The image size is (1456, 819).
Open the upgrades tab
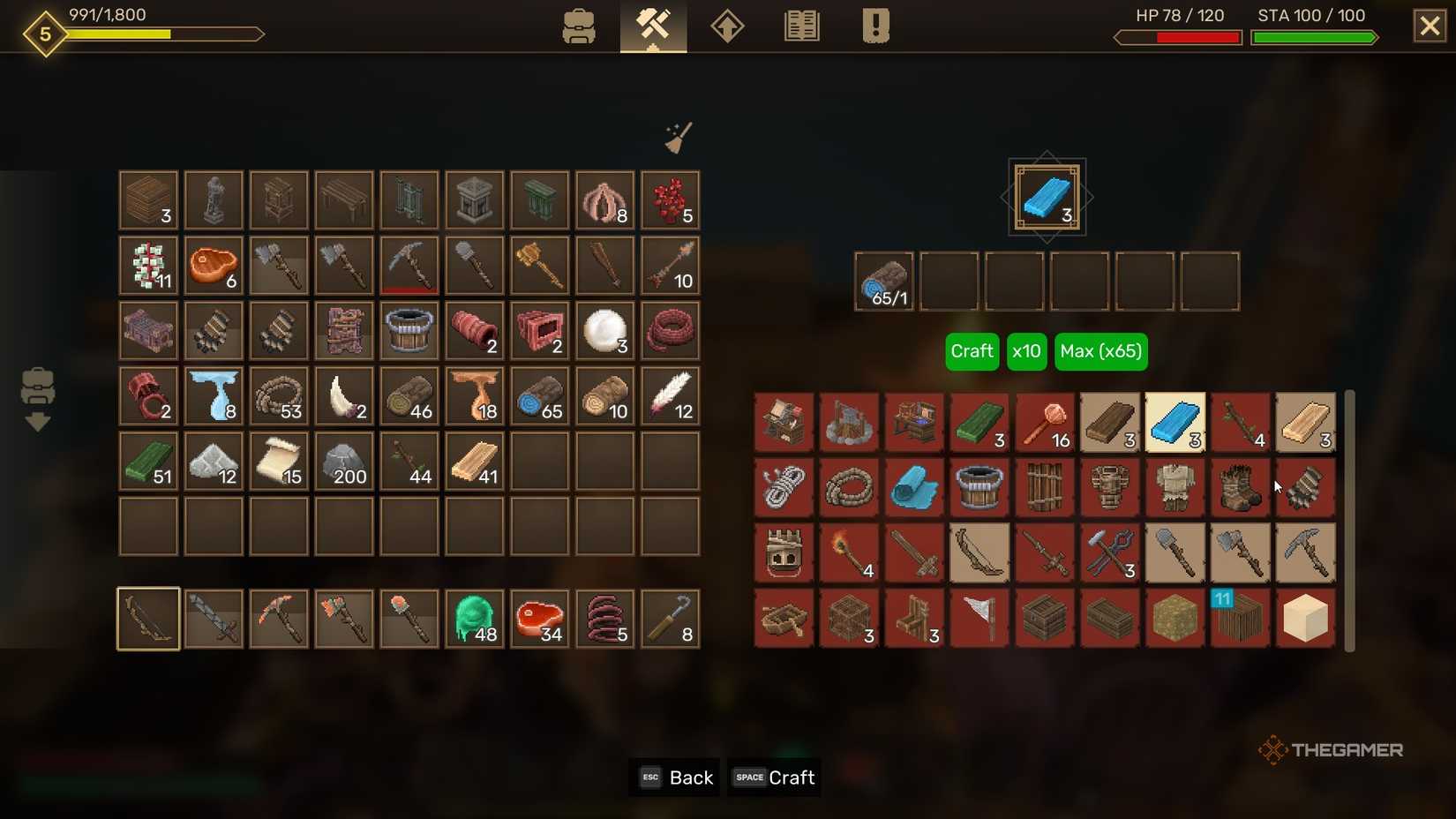(x=726, y=26)
